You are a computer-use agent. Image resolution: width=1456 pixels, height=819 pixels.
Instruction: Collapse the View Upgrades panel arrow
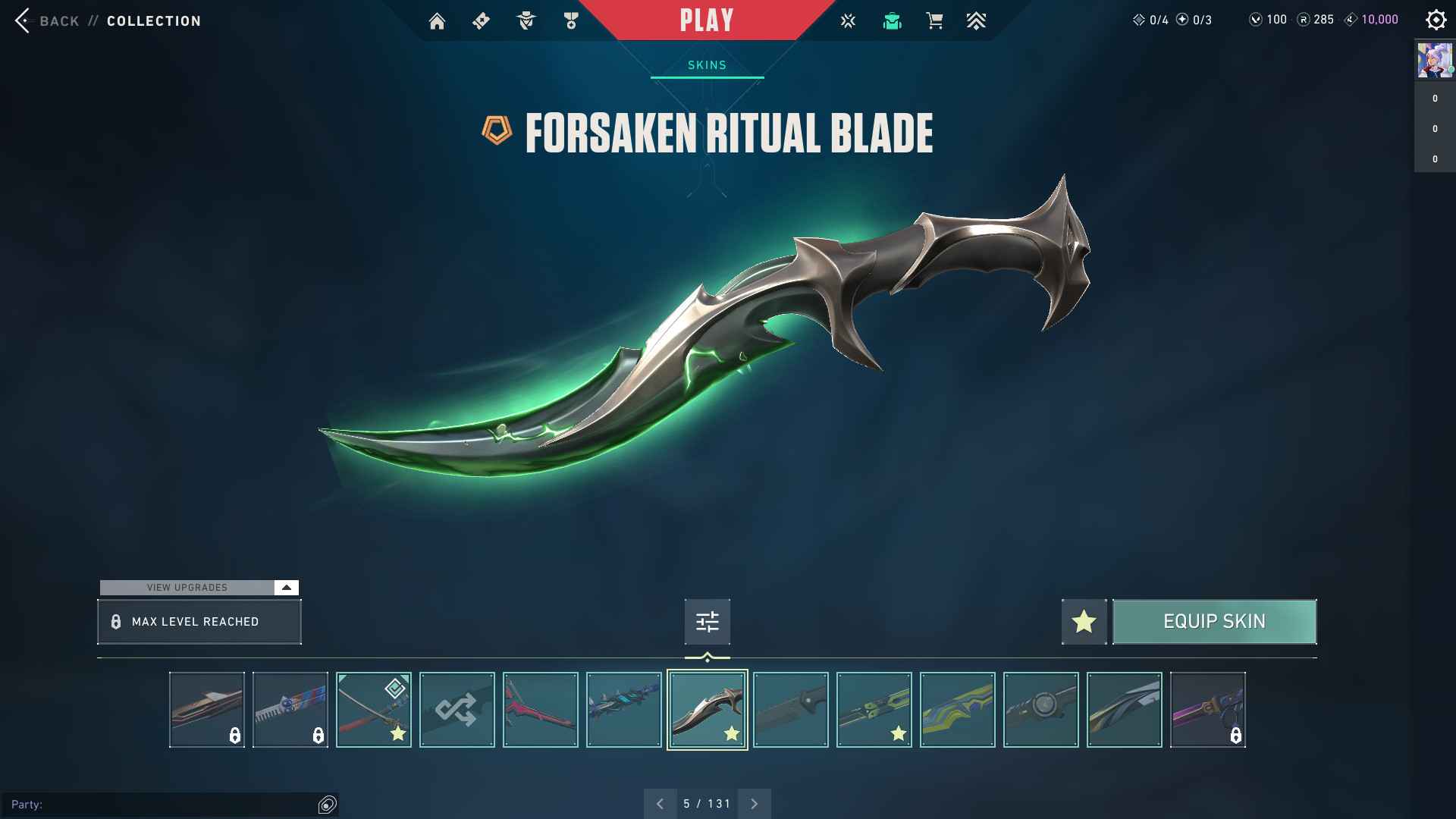(285, 587)
